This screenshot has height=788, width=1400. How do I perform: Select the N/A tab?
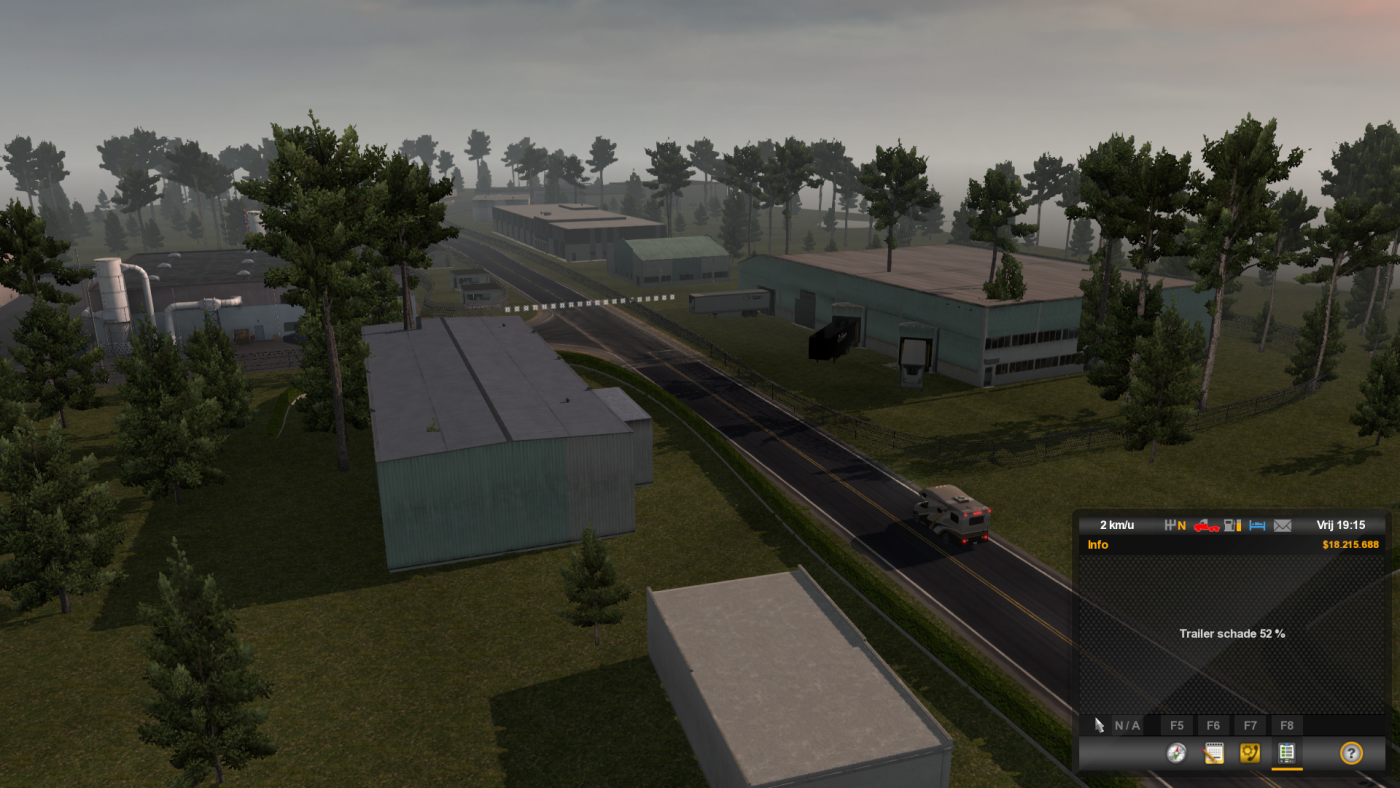tap(1127, 725)
